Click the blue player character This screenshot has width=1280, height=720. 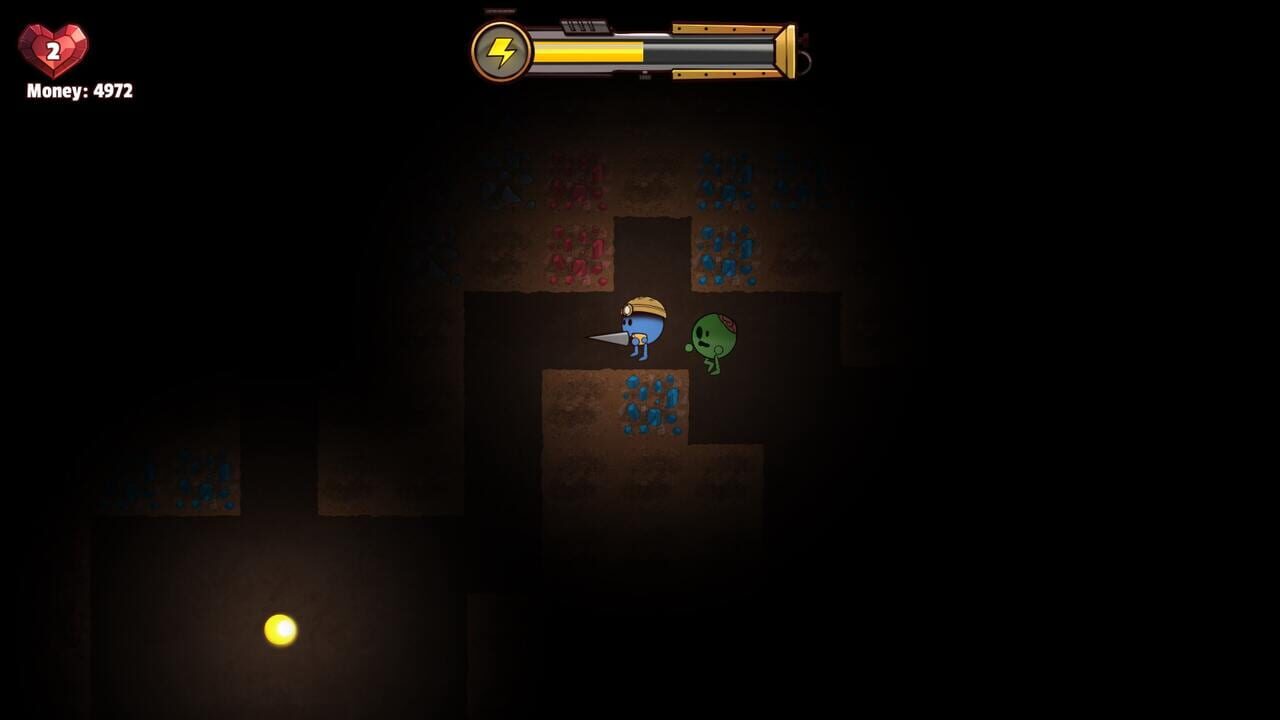[645, 330]
